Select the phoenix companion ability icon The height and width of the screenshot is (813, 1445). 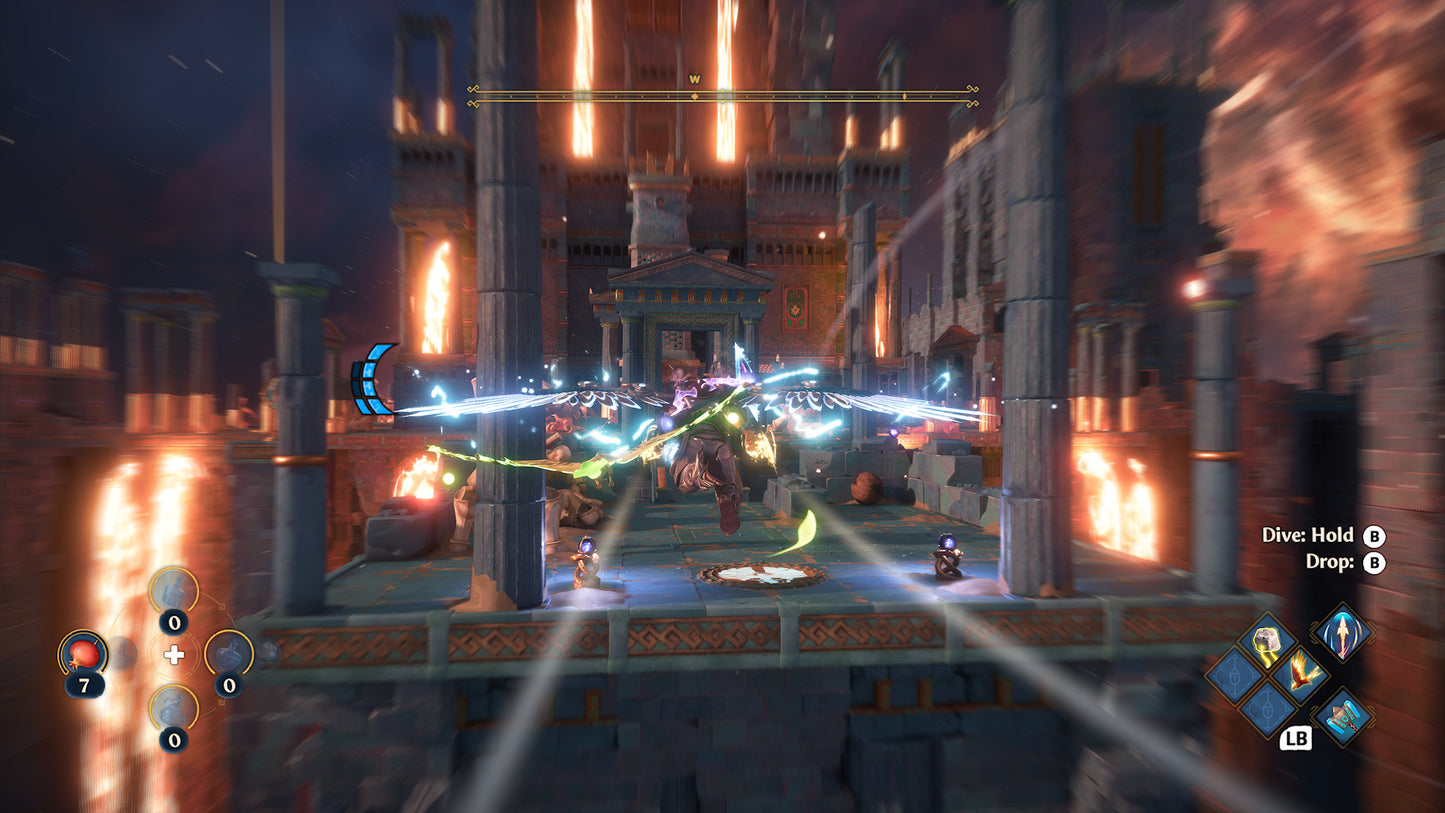pyautogui.click(x=1303, y=674)
